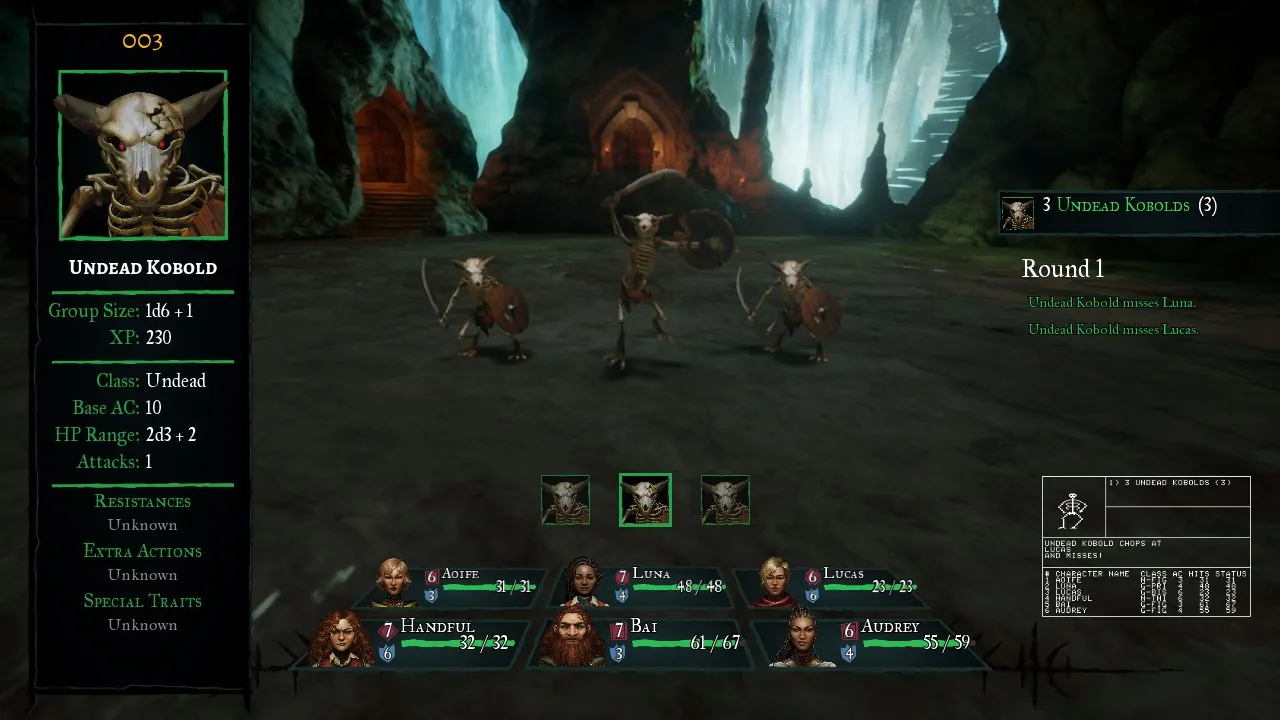Expand the Special Traits section
Image resolution: width=1280 pixels, height=720 pixels.
pyautogui.click(x=142, y=600)
